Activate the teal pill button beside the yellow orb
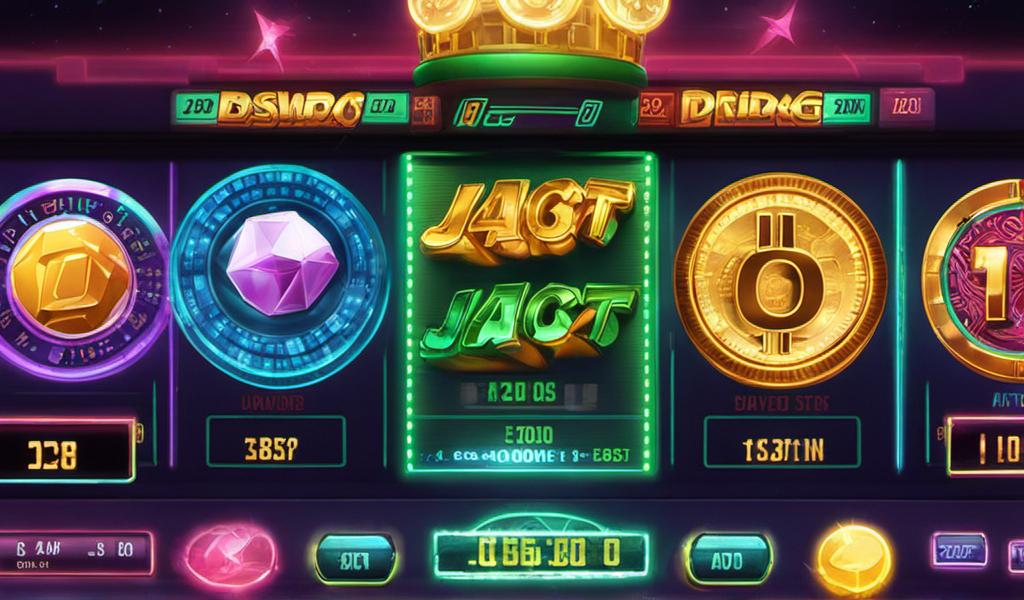This screenshot has width=1024, height=600. coord(729,558)
